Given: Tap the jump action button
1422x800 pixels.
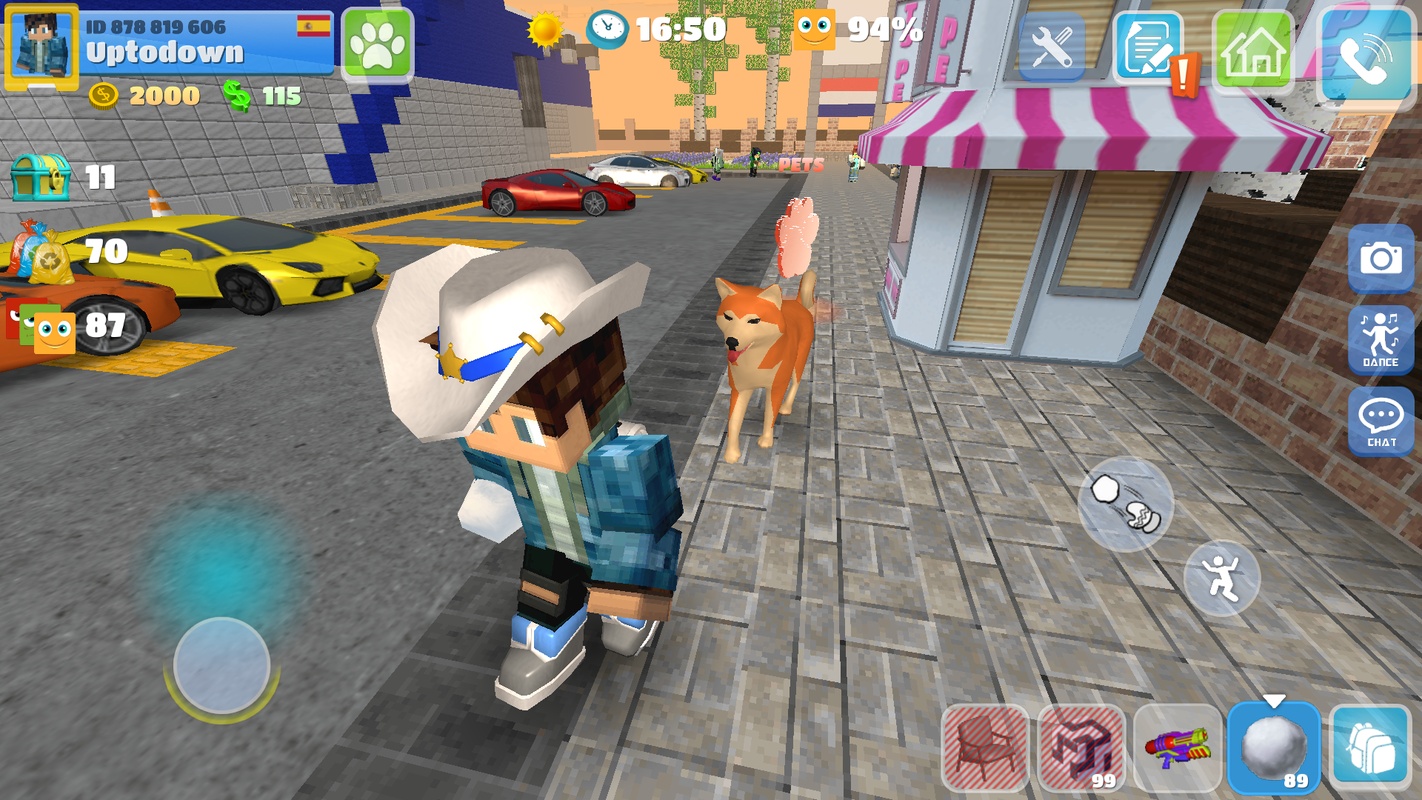Looking at the screenshot, I should (1221, 578).
